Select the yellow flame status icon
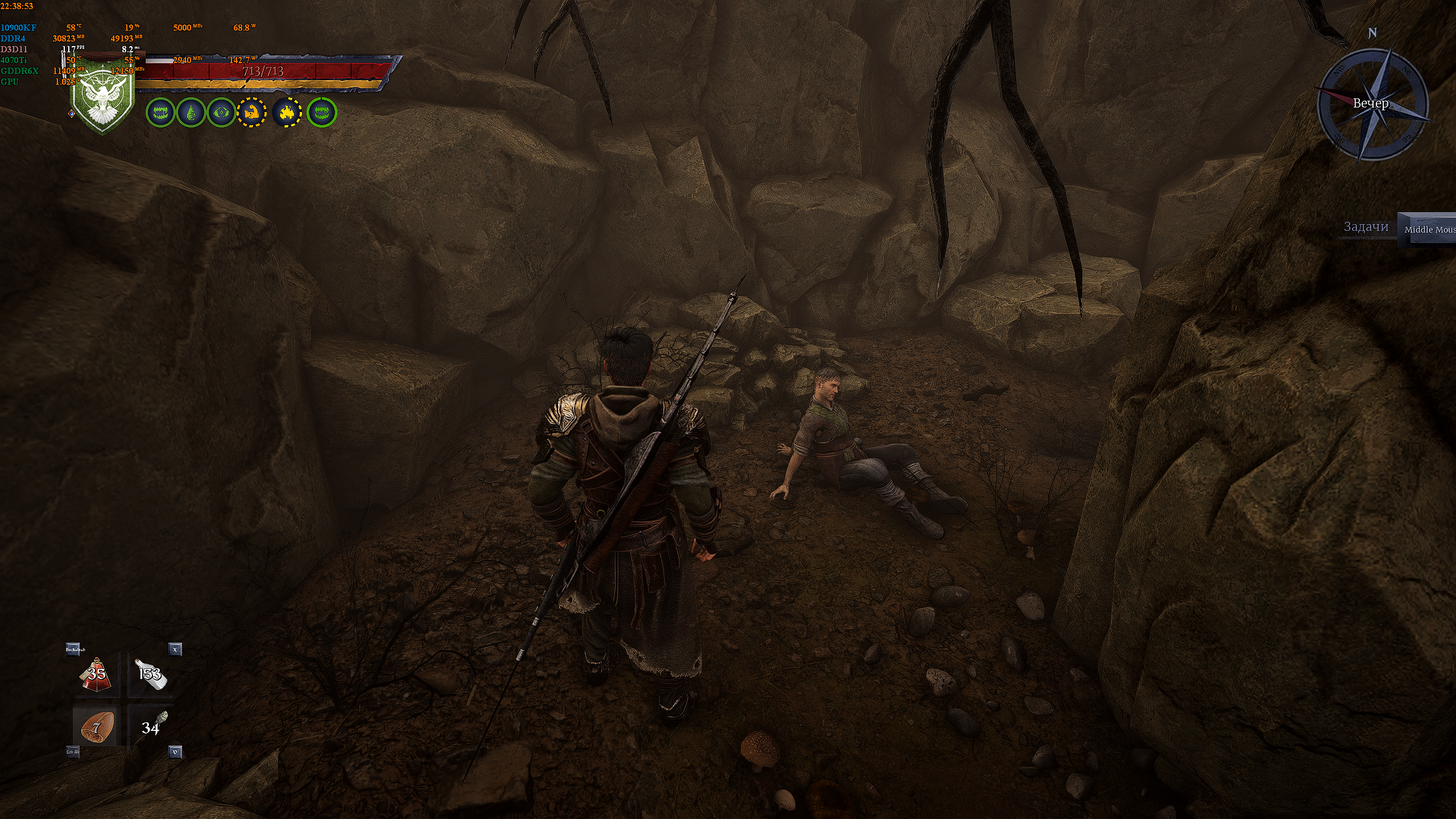1456x819 pixels. 287,113
